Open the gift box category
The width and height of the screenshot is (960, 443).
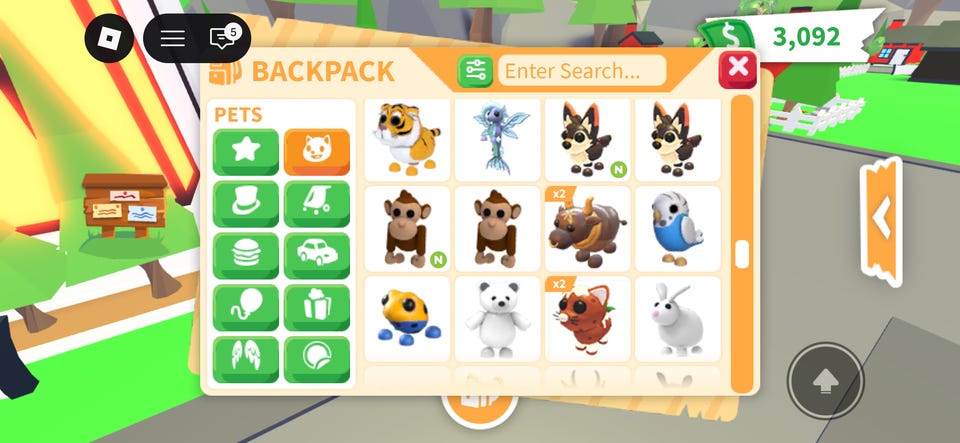[317, 308]
